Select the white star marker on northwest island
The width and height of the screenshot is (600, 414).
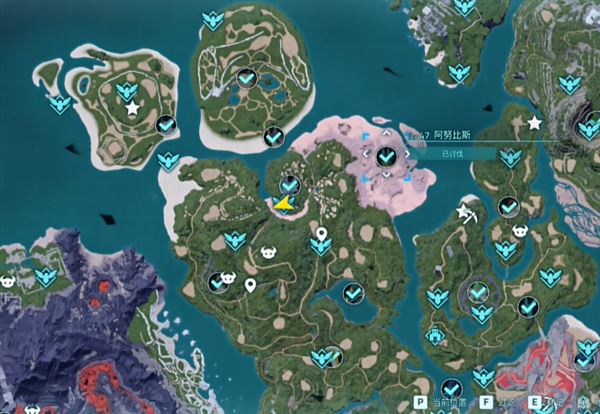tap(132, 107)
